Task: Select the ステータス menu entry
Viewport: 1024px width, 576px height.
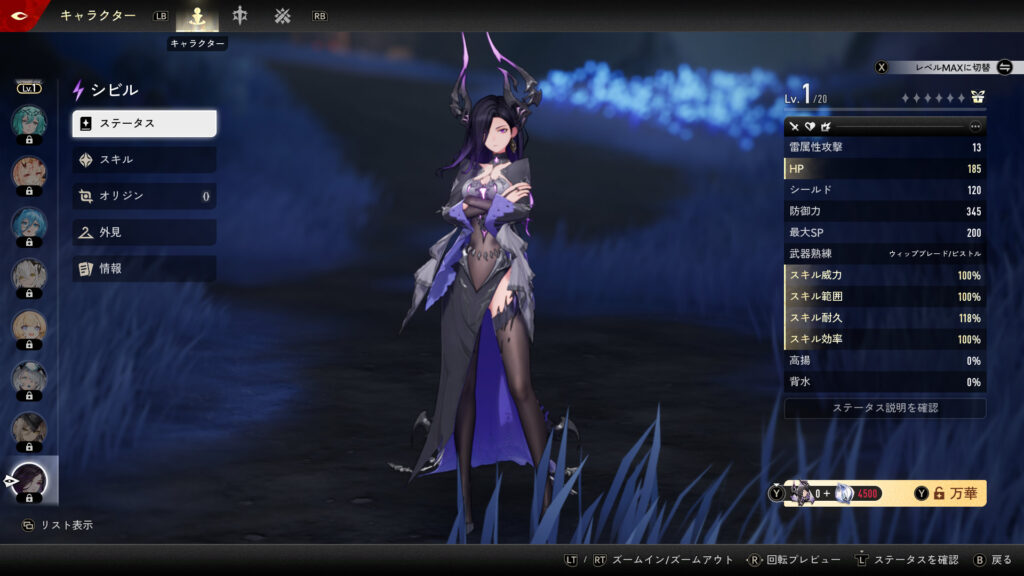Action: tap(144, 123)
